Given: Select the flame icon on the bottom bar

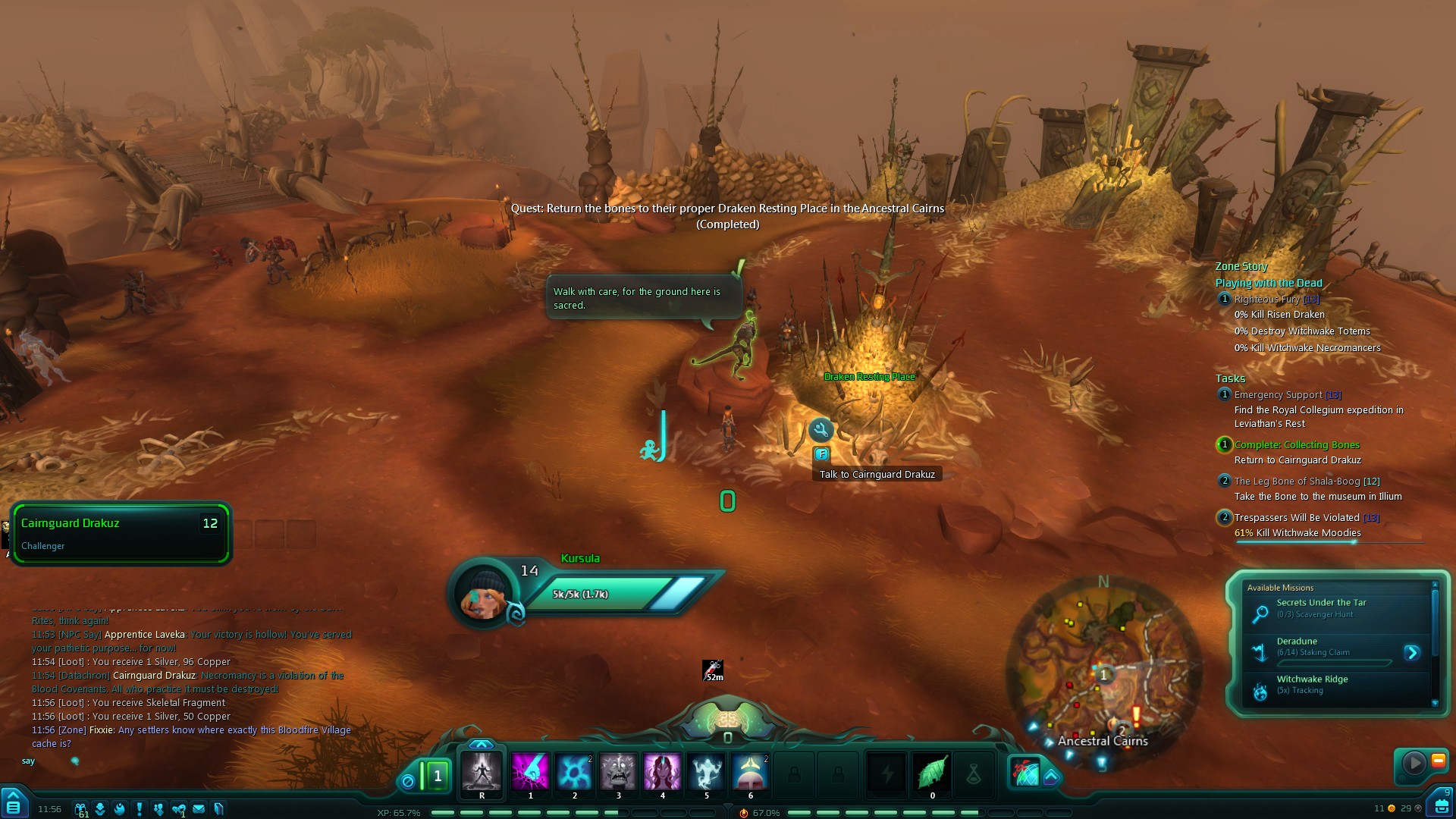Looking at the screenshot, I should point(120,808).
